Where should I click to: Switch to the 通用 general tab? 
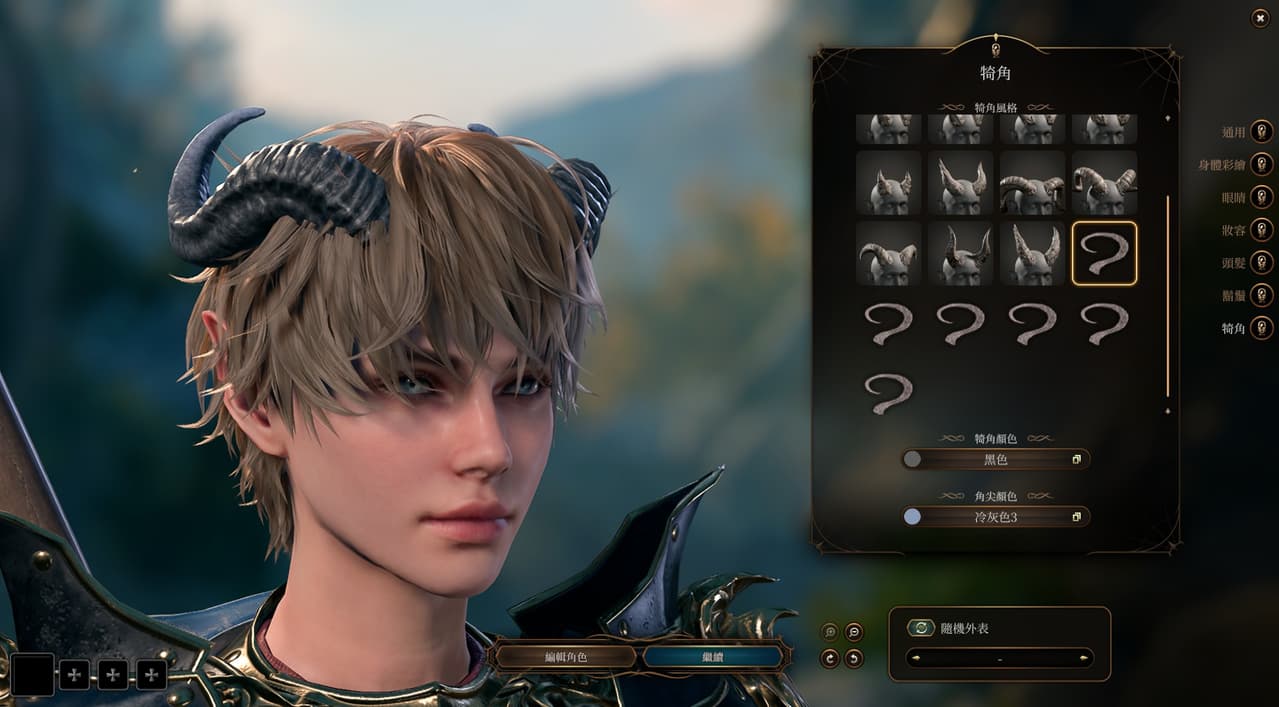[x=1261, y=132]
